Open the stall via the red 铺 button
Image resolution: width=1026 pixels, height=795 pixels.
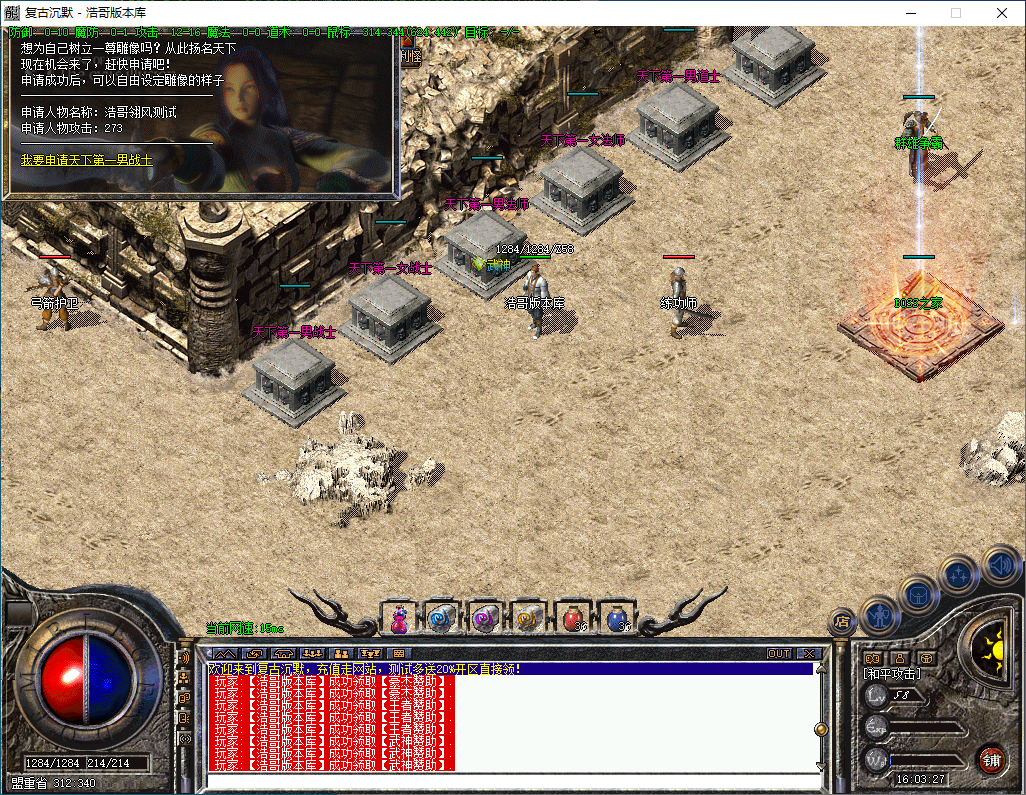coord(991,759)
